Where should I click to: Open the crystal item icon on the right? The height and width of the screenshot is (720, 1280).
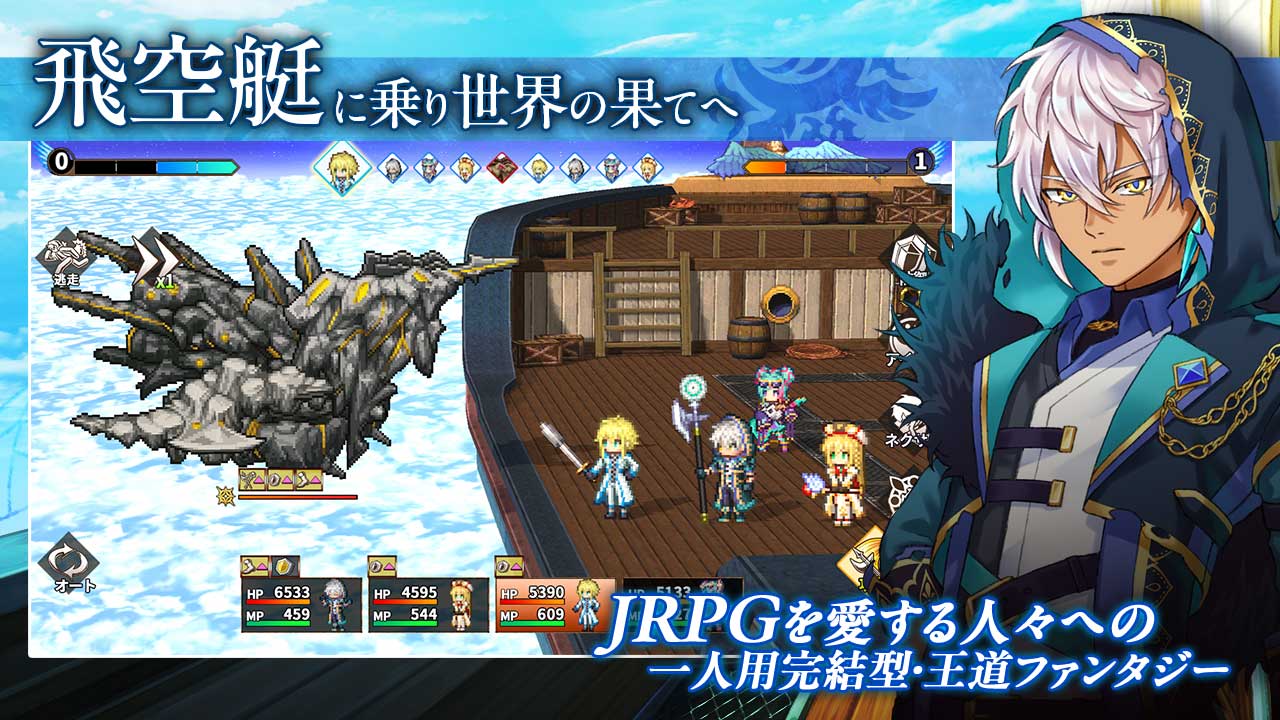908,253
